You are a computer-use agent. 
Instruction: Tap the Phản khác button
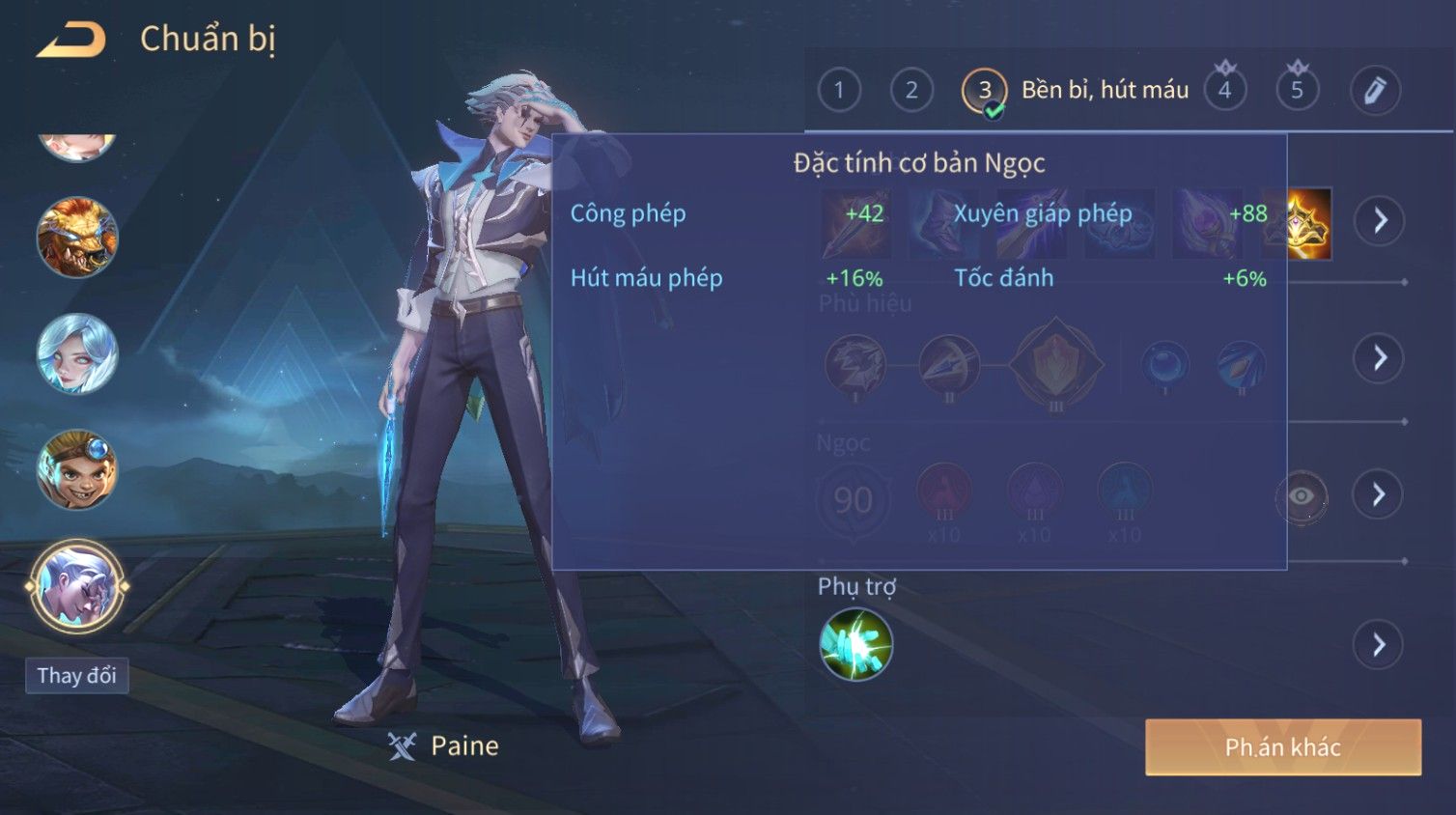(x=1282, y=746)
